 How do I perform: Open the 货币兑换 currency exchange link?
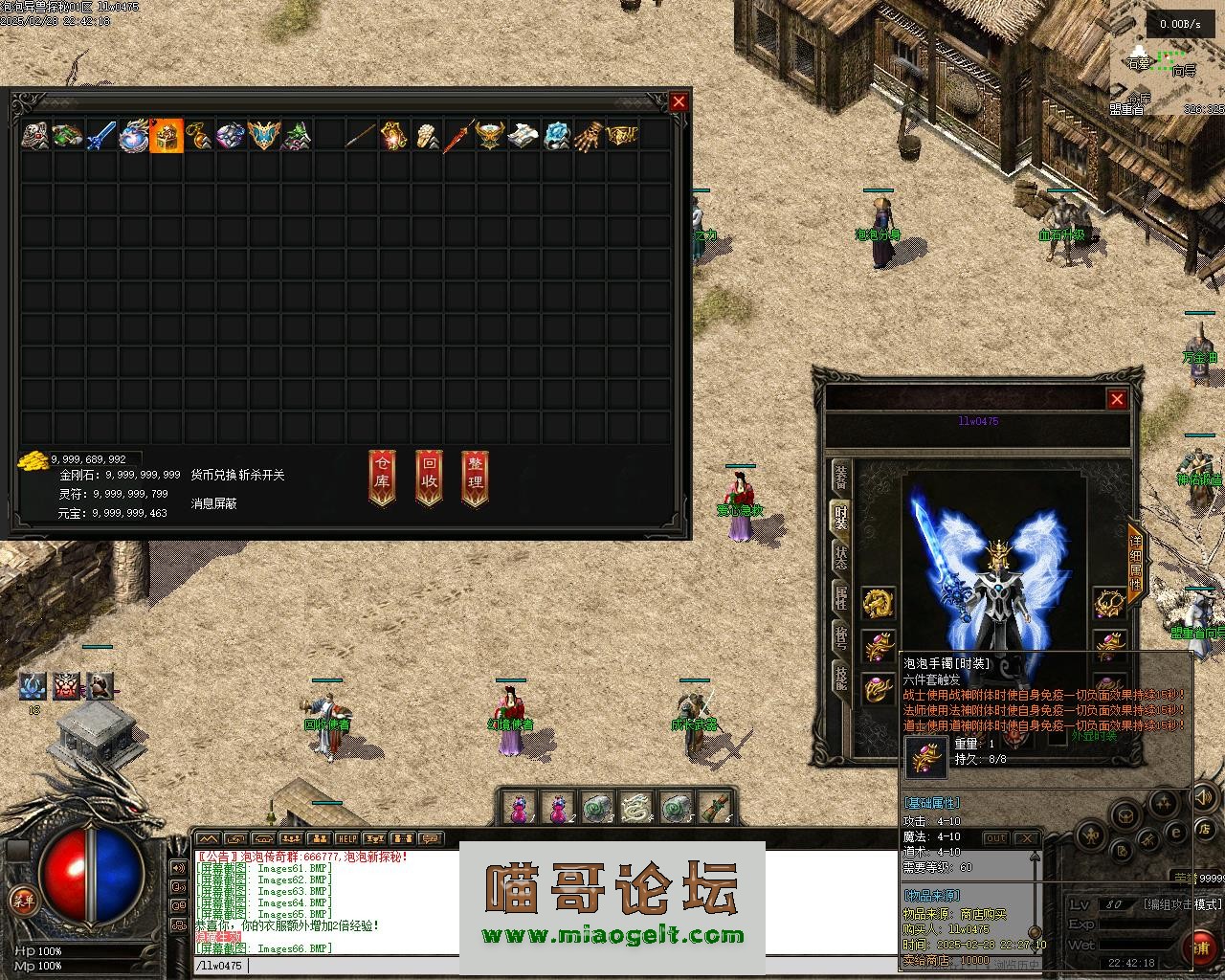212,475
